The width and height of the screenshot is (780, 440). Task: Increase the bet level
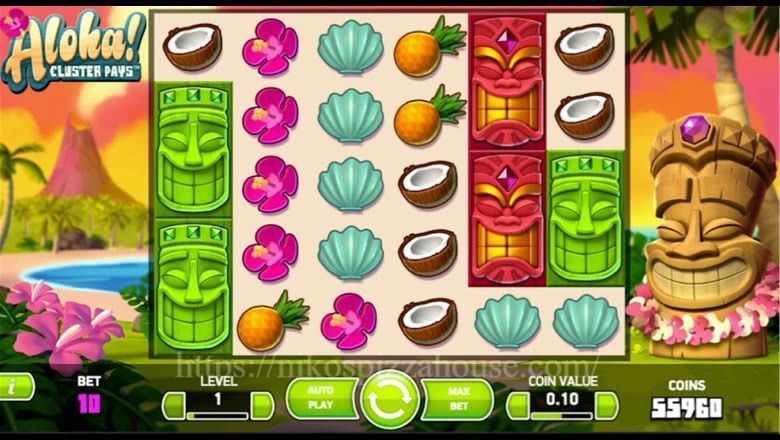point(262,405)
